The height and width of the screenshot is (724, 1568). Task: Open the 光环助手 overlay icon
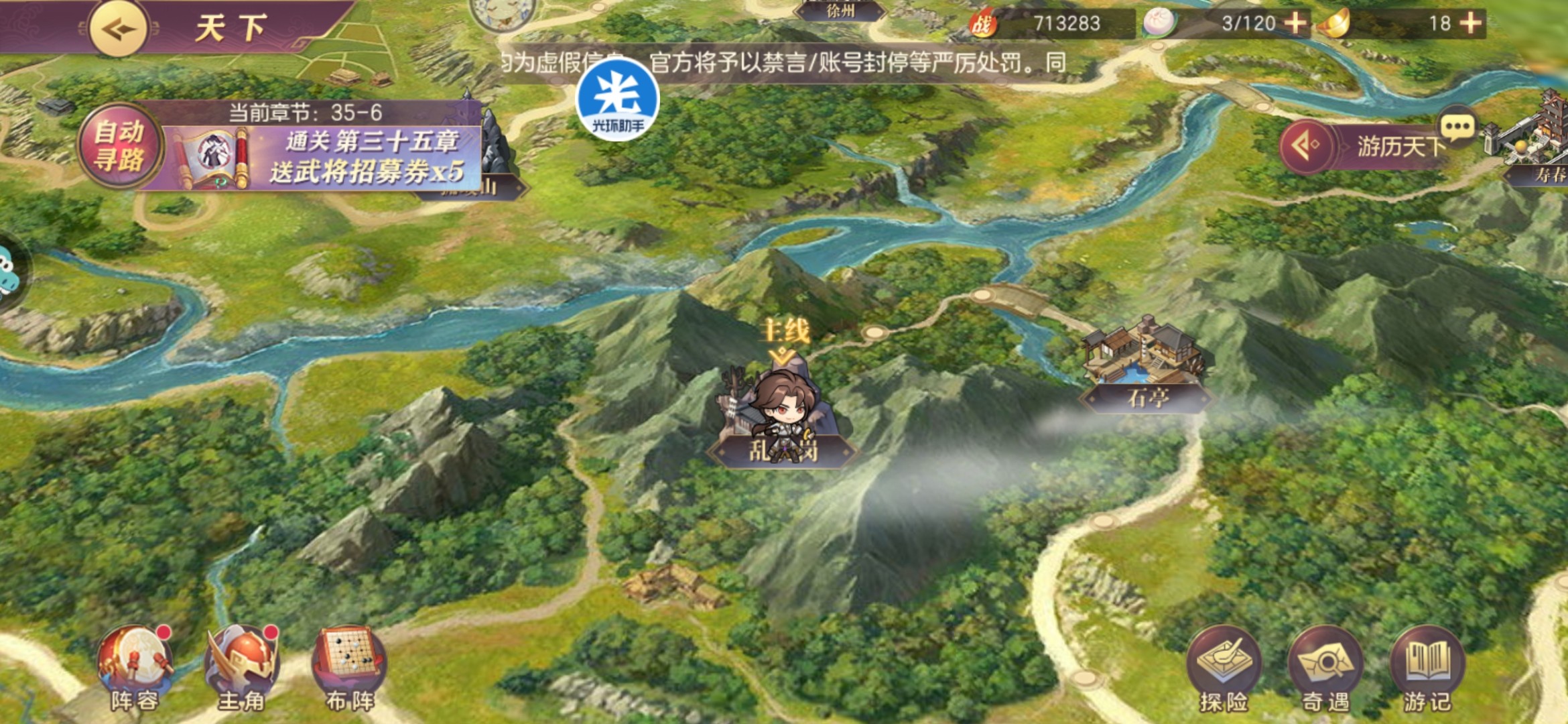617,99
